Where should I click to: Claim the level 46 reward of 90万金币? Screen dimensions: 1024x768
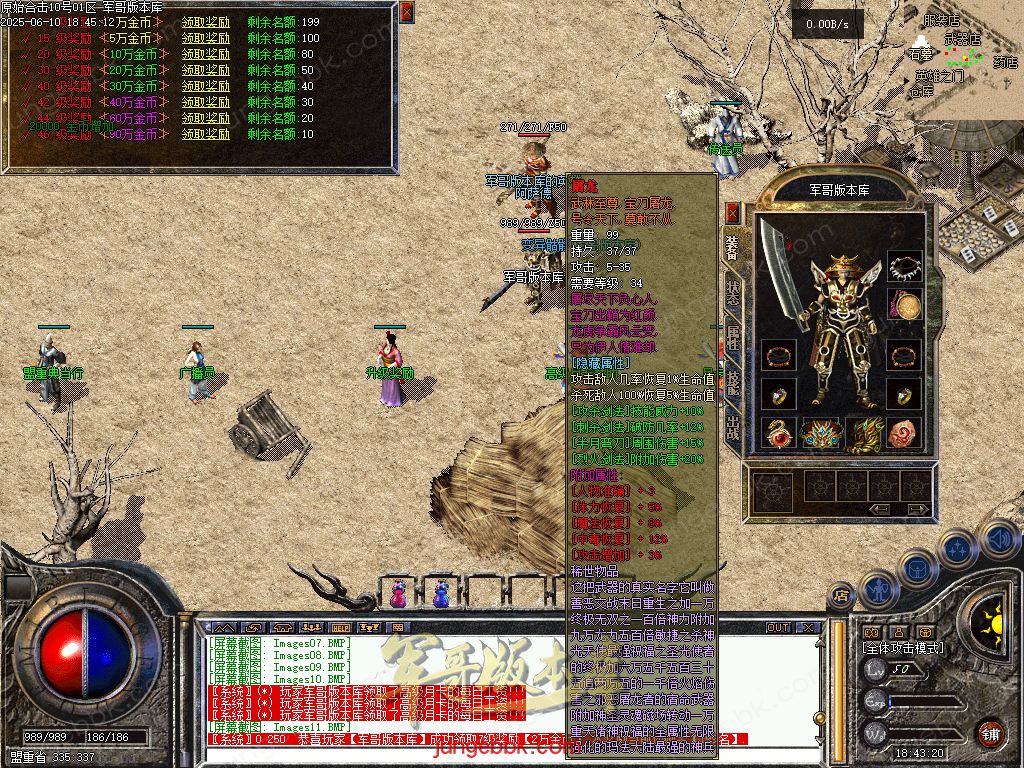pyautogui.click(x=205, y=134)
